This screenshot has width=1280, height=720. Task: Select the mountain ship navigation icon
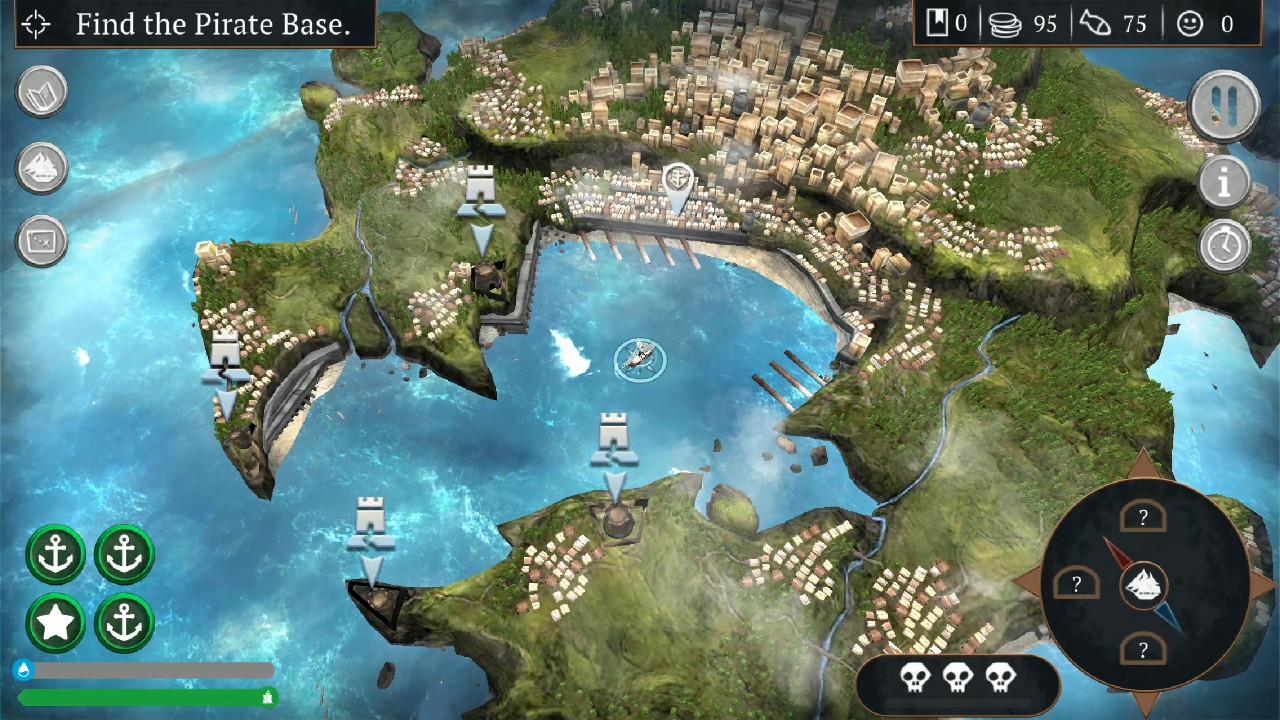click(41, 166)
